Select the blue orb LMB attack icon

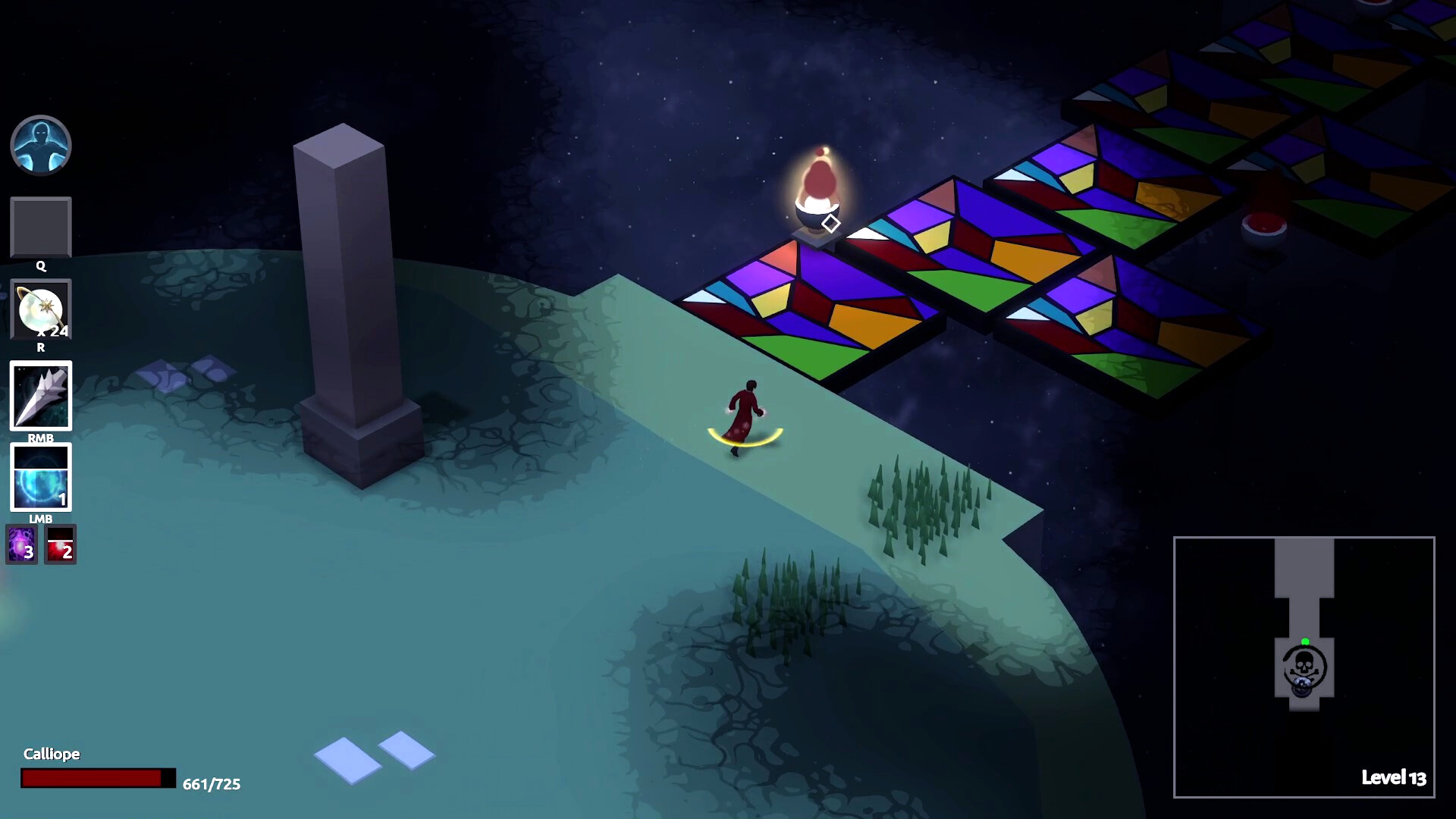click(41, 478)
